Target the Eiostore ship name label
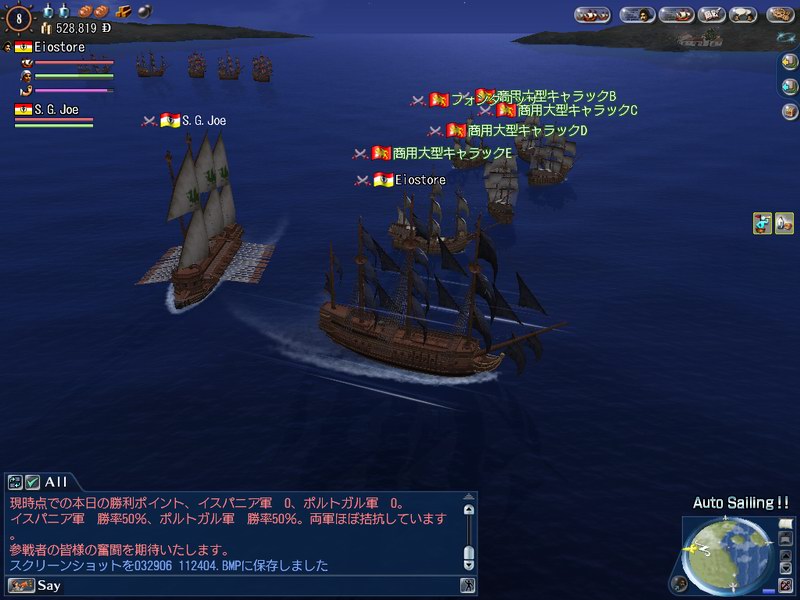This screenshot has width=800, height=600. click(419, 180)
